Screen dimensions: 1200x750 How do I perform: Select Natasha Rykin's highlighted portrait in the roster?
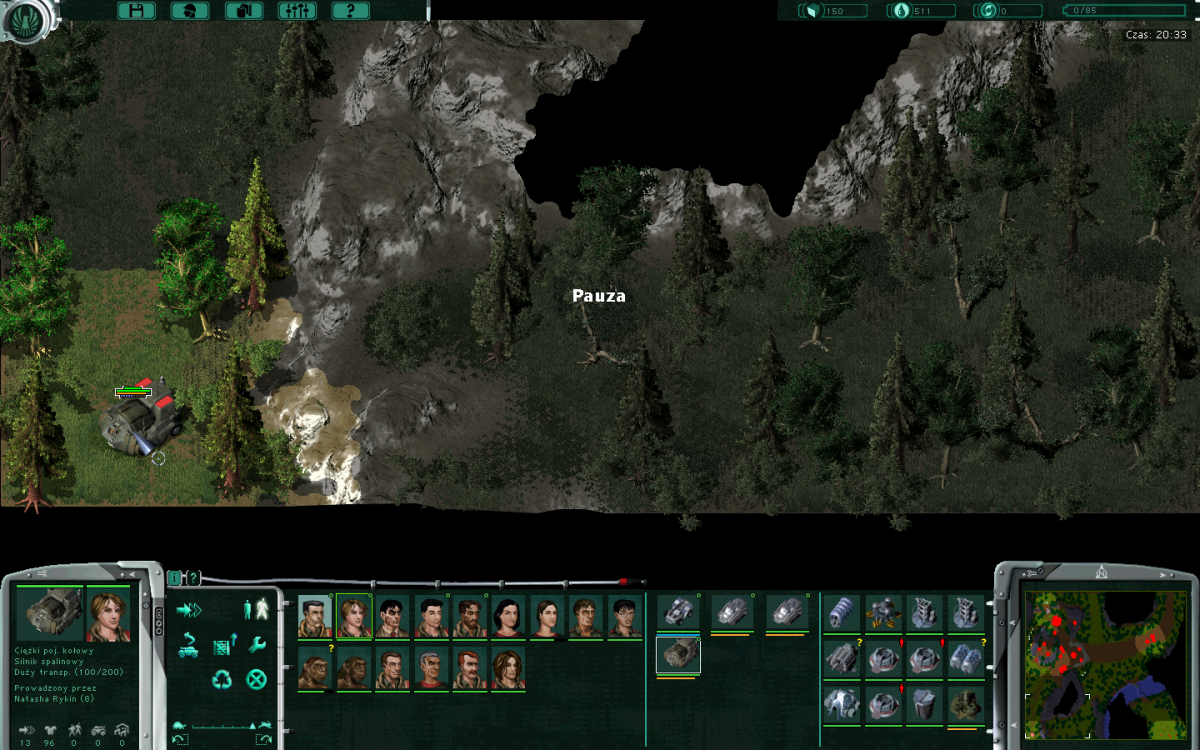(x=353, y=616)
